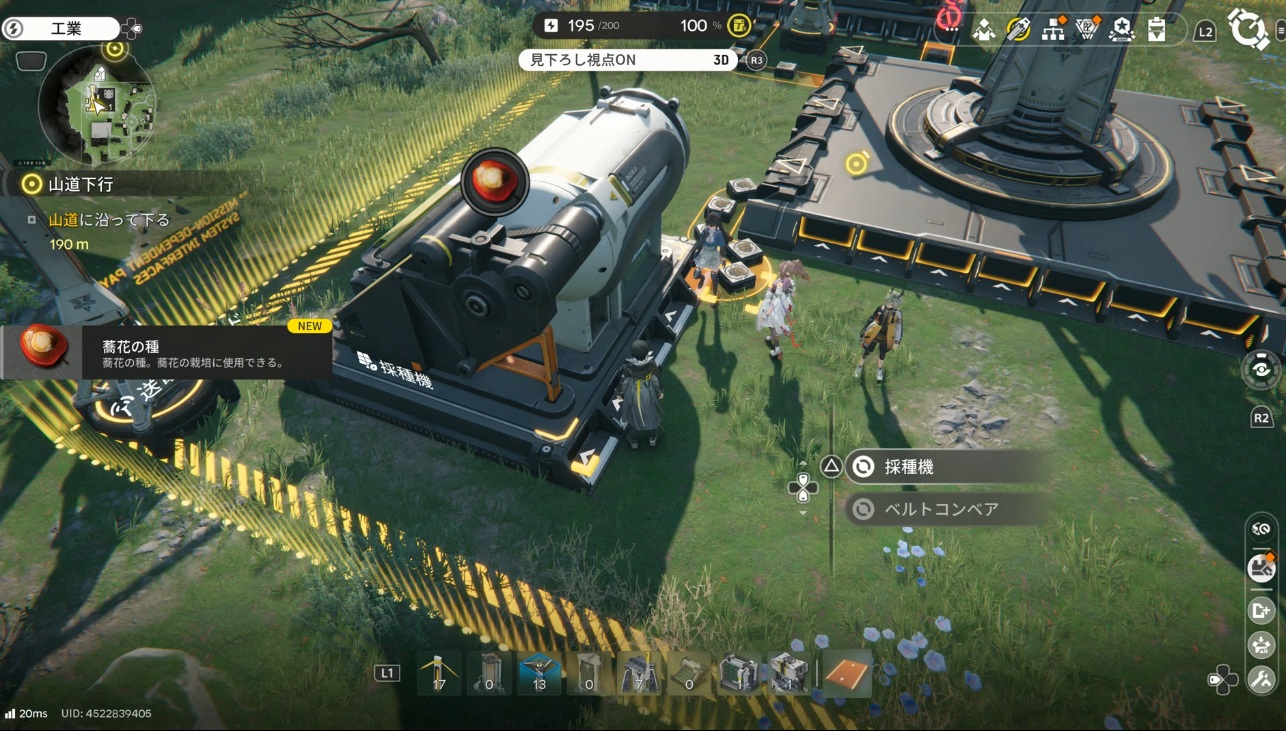
Task: Open the 工業 mode label
Action: click(x=70, y=29)
